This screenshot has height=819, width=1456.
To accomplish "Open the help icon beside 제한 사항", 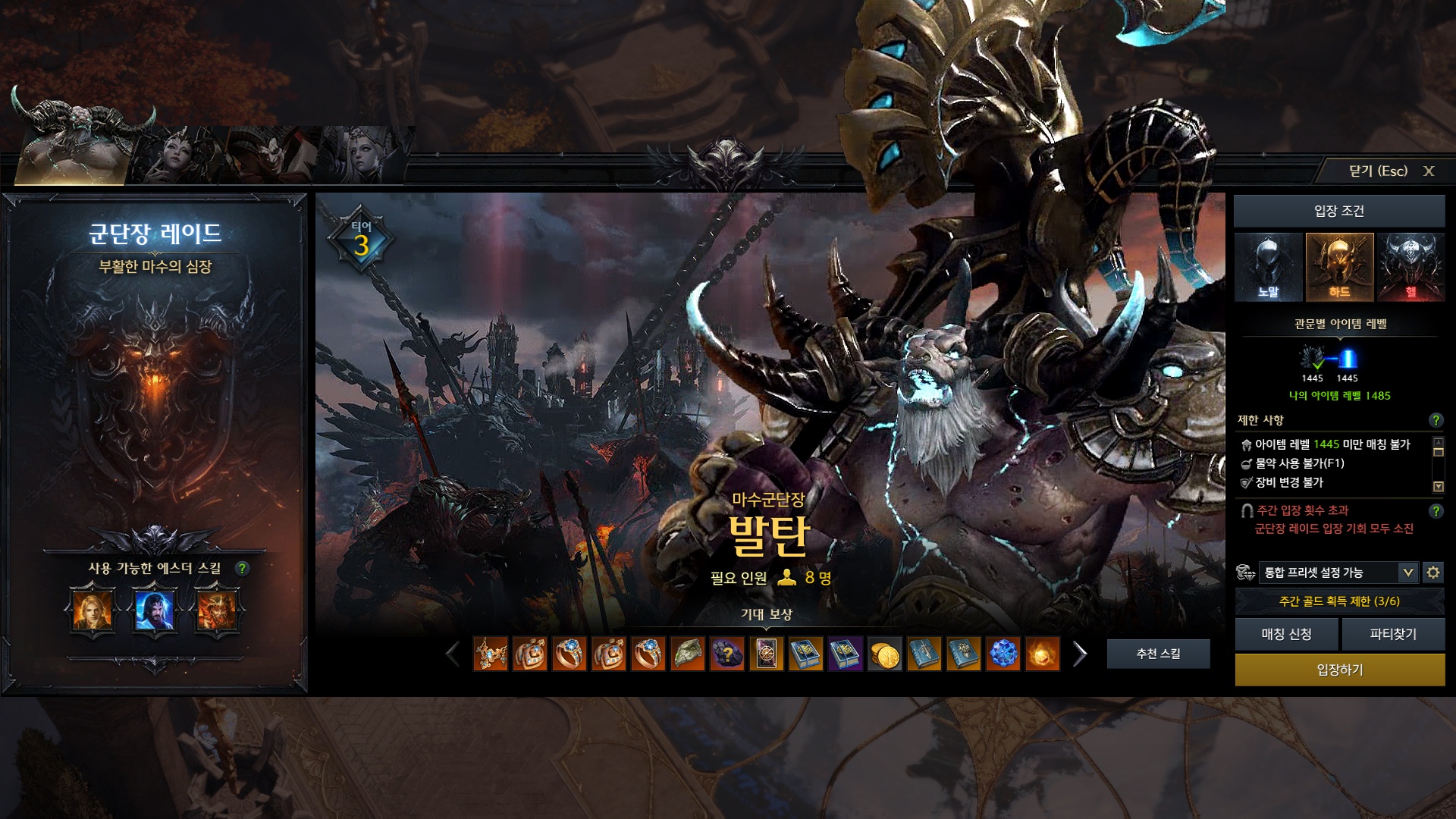I will [x=1435, y=420].
